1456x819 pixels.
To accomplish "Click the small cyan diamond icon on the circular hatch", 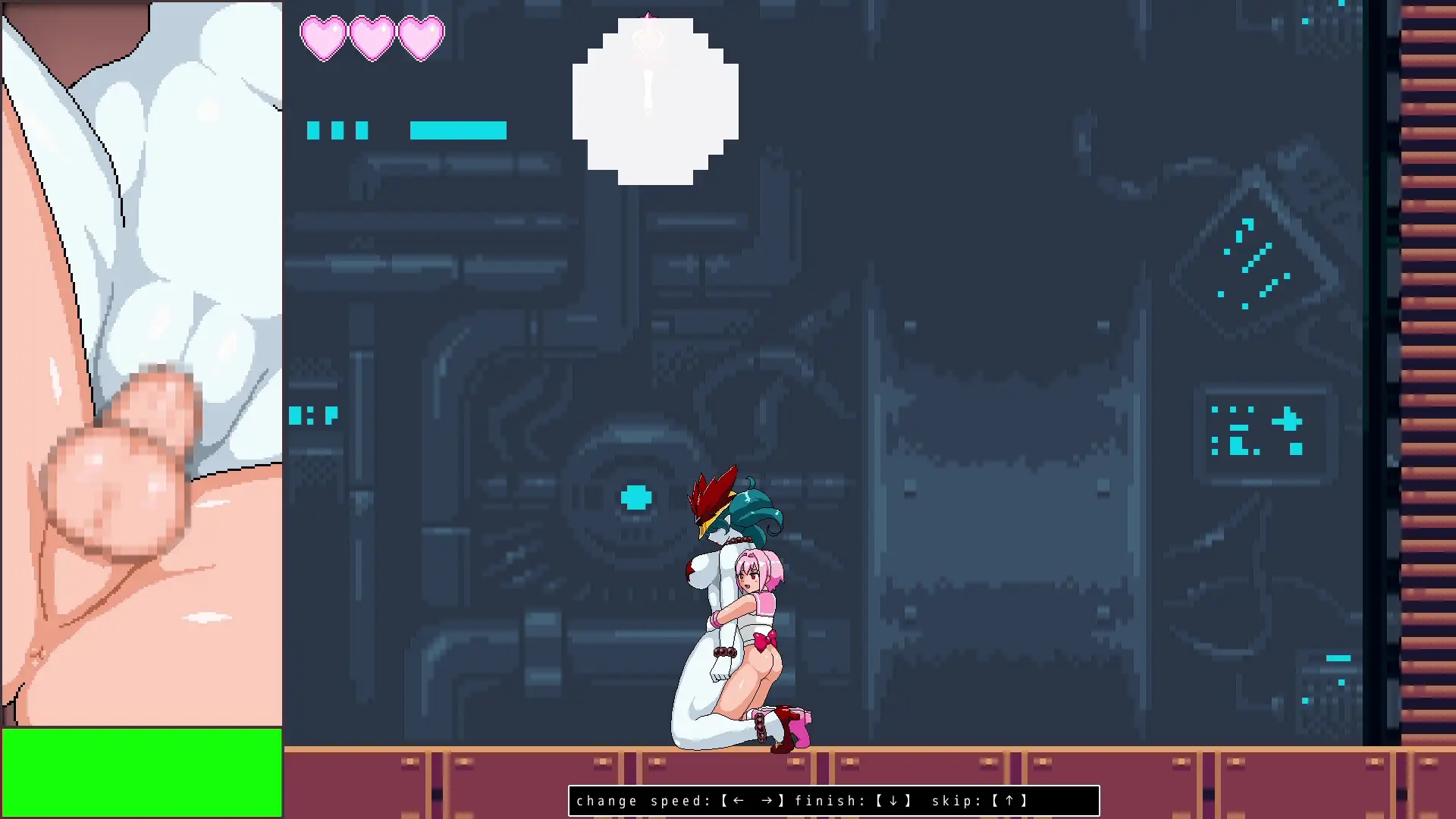I will click(x=635, y=497).
